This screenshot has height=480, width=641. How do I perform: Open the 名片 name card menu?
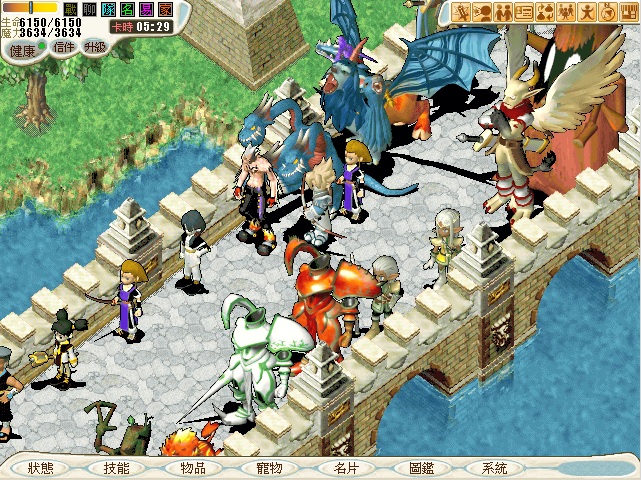[346, 467]
